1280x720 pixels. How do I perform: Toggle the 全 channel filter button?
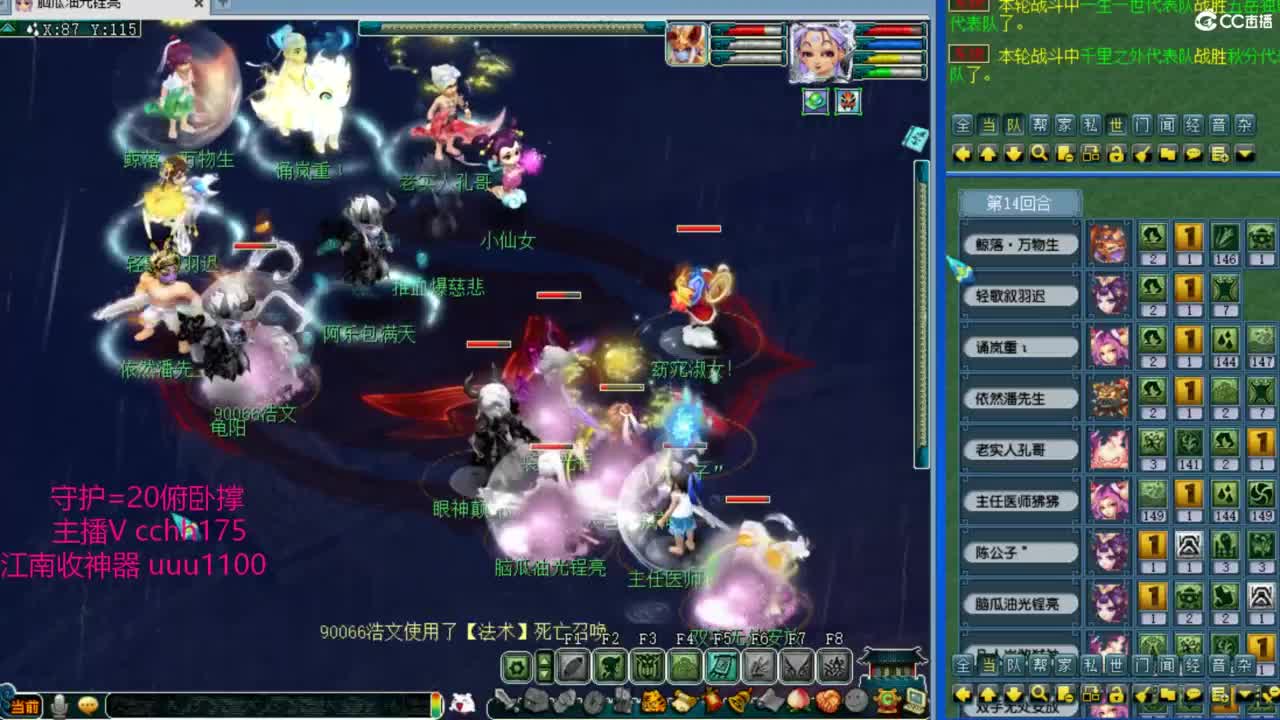963,126
